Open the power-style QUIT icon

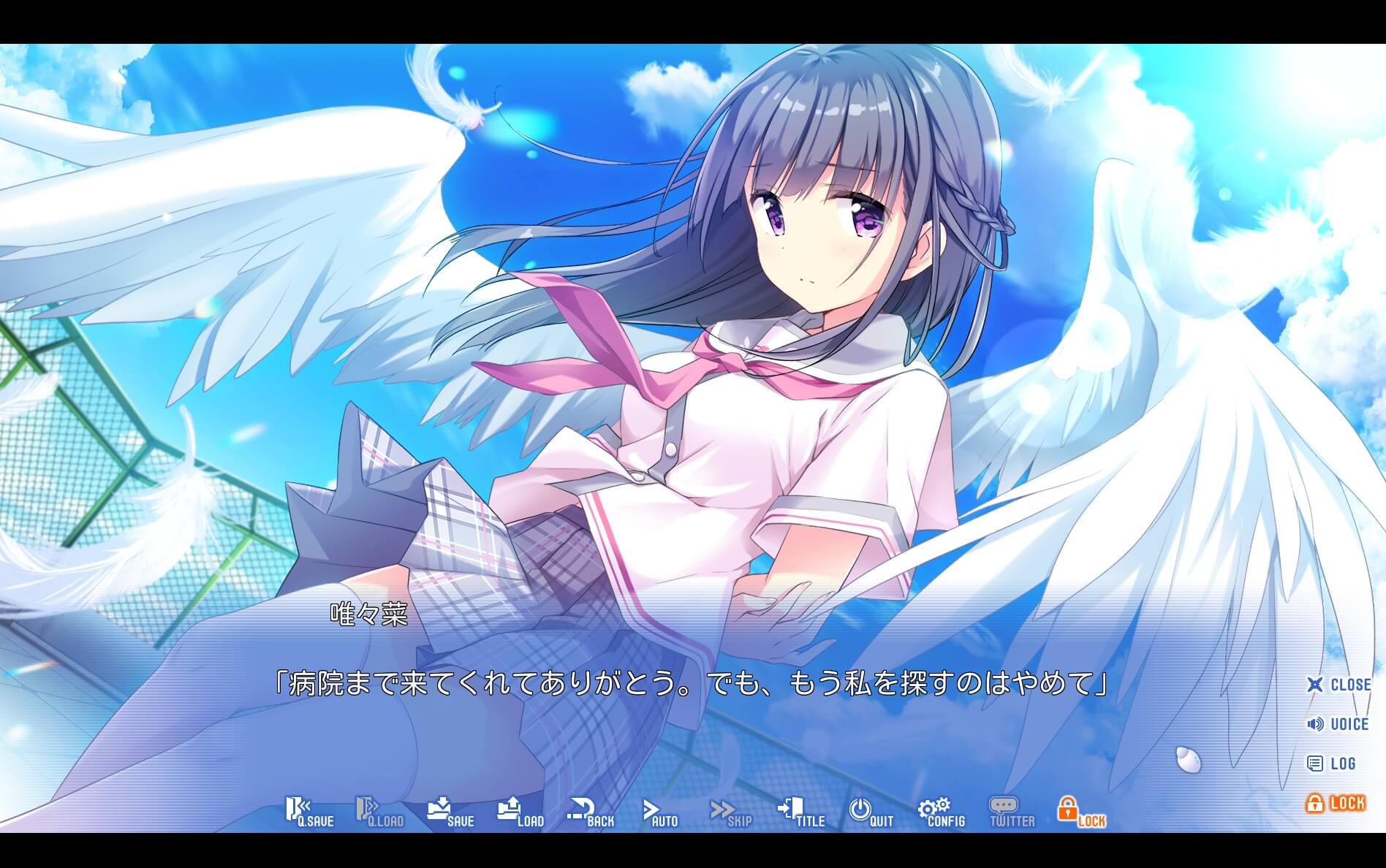coord(870,811)
